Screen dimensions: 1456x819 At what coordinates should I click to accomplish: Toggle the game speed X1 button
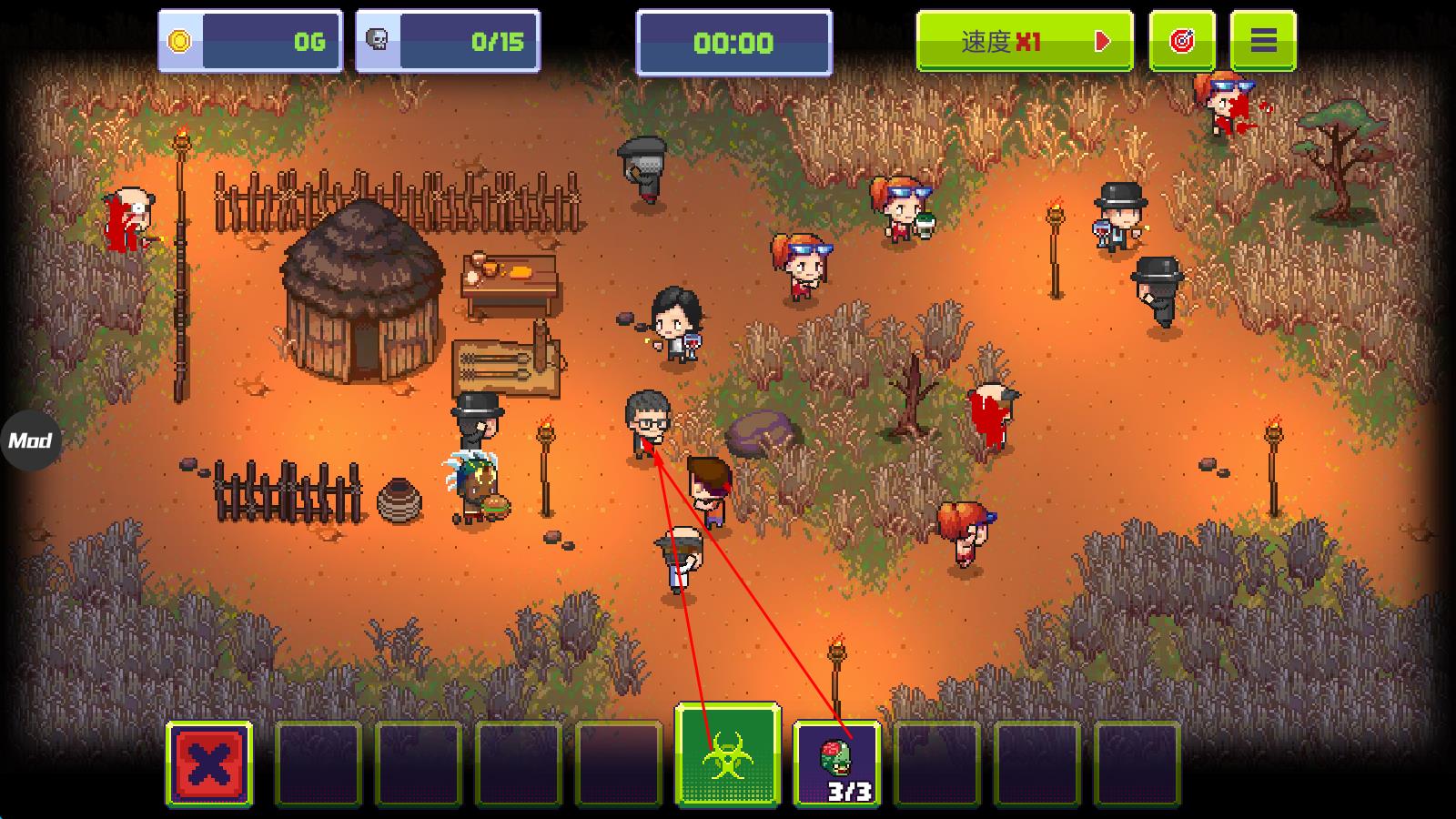[x=1024, y=41]
